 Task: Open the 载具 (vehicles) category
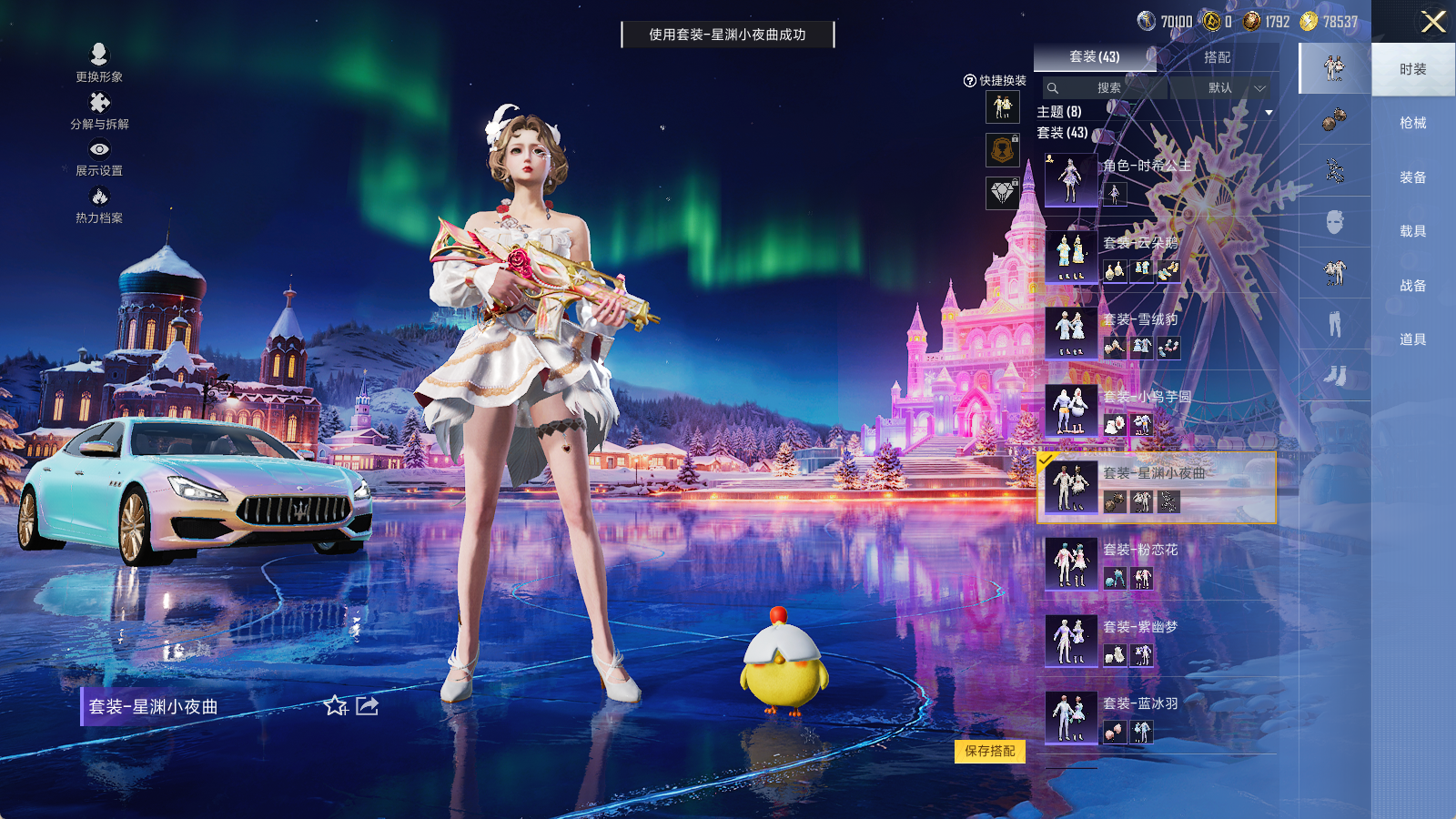[1412, 231]
